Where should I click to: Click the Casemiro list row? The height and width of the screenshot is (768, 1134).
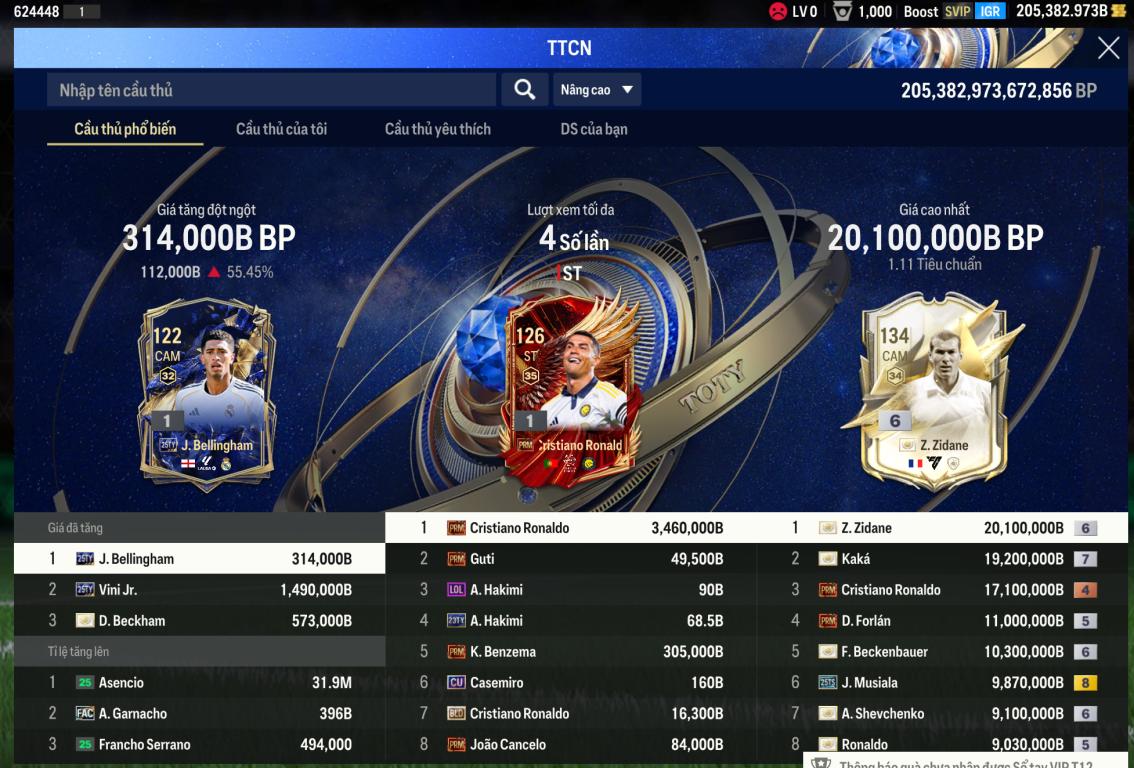570,683
